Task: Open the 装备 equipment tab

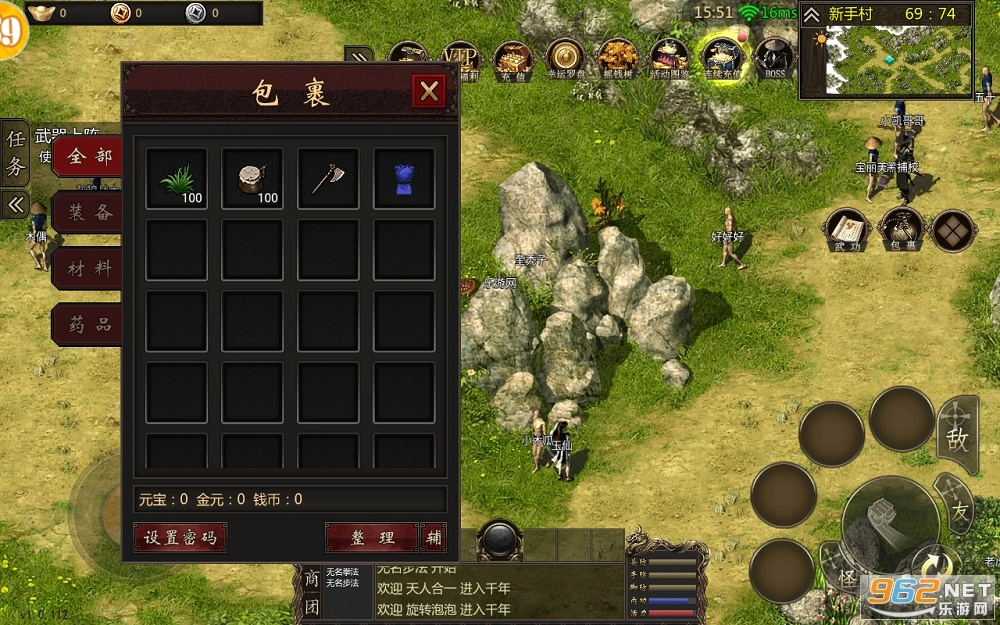Action: point(88,212)
